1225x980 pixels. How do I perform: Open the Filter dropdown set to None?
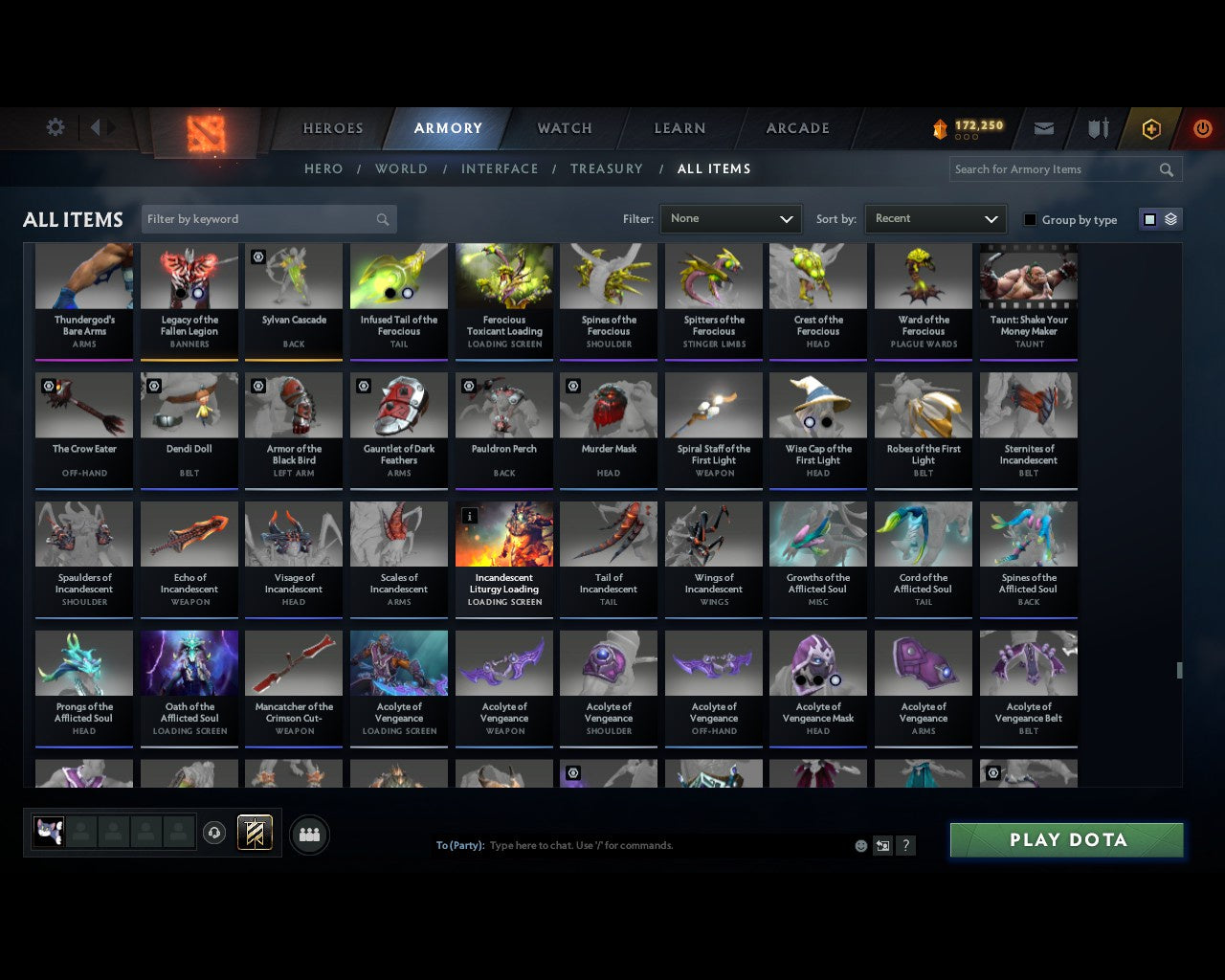click(730, 218)
